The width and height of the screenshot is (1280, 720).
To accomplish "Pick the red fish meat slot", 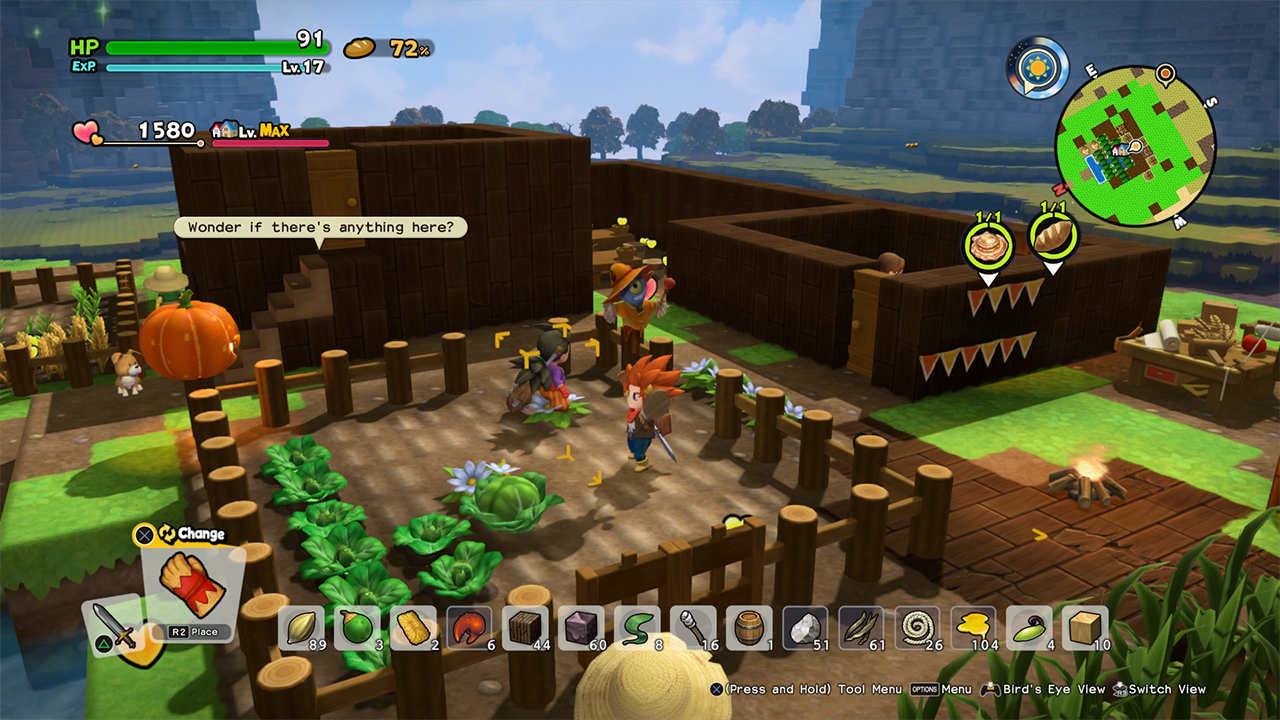I will tap(470, 628).
